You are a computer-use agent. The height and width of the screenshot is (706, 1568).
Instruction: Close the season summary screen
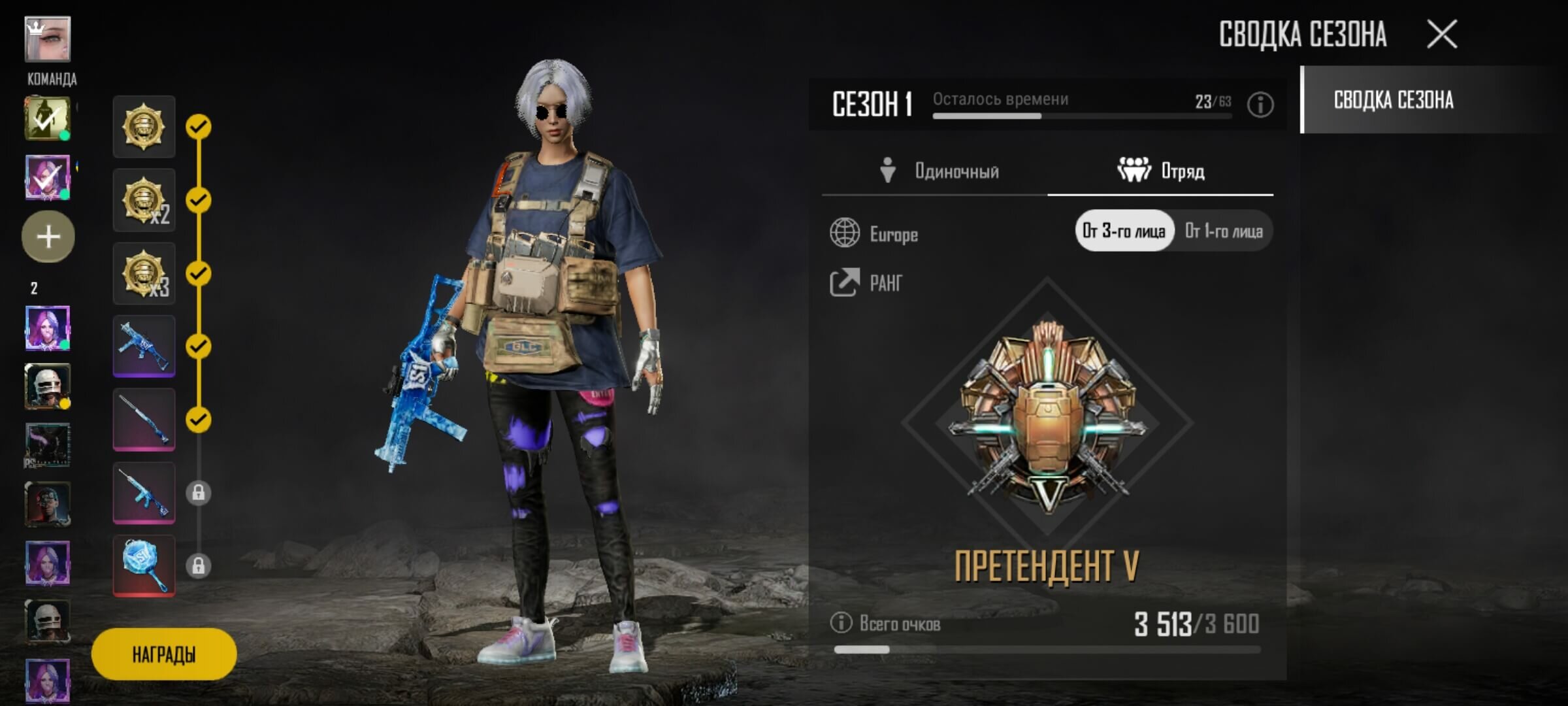click(1442, 34)
